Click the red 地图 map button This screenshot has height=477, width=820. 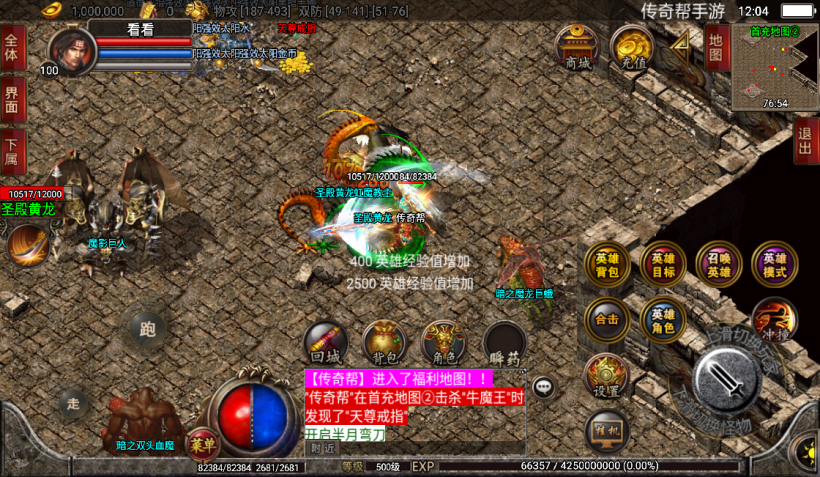715,46
